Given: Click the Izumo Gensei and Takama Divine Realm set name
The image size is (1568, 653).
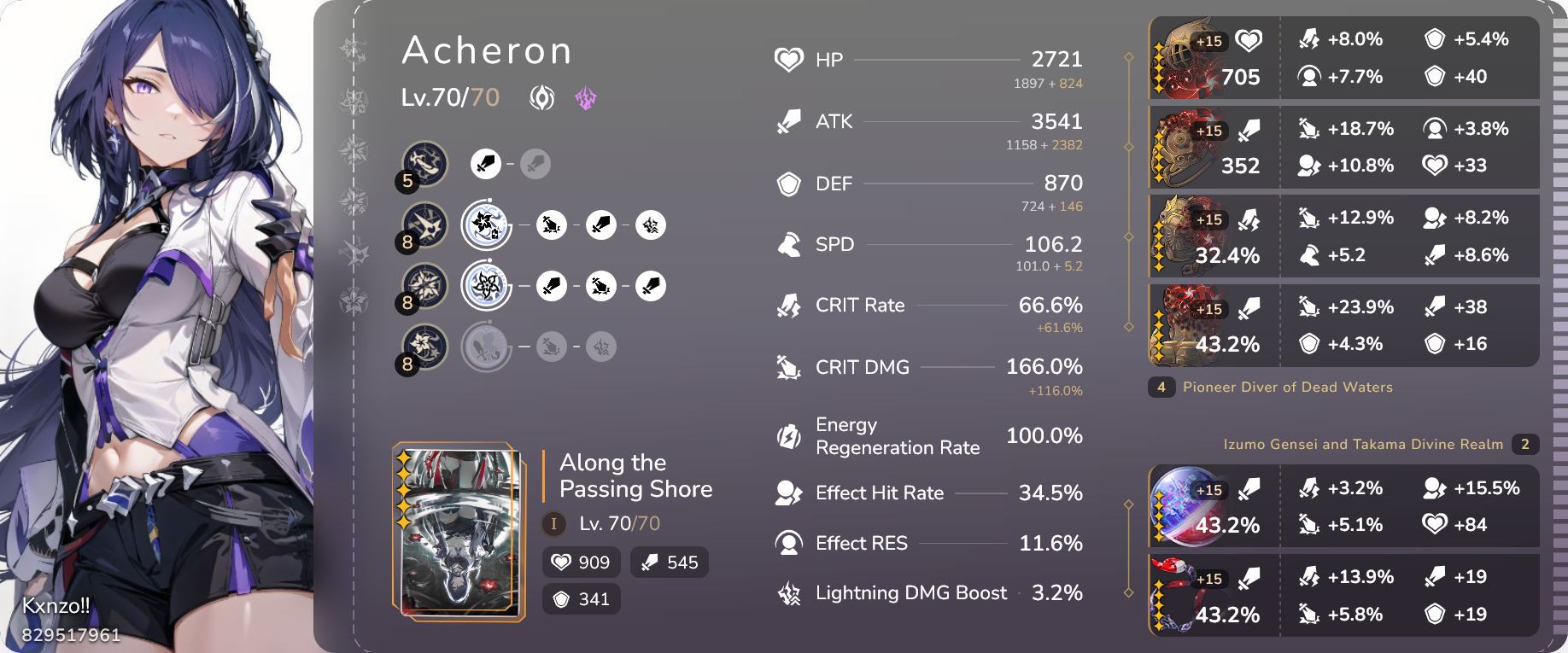Looking at the screenshot, I should tap(1363, 444).
